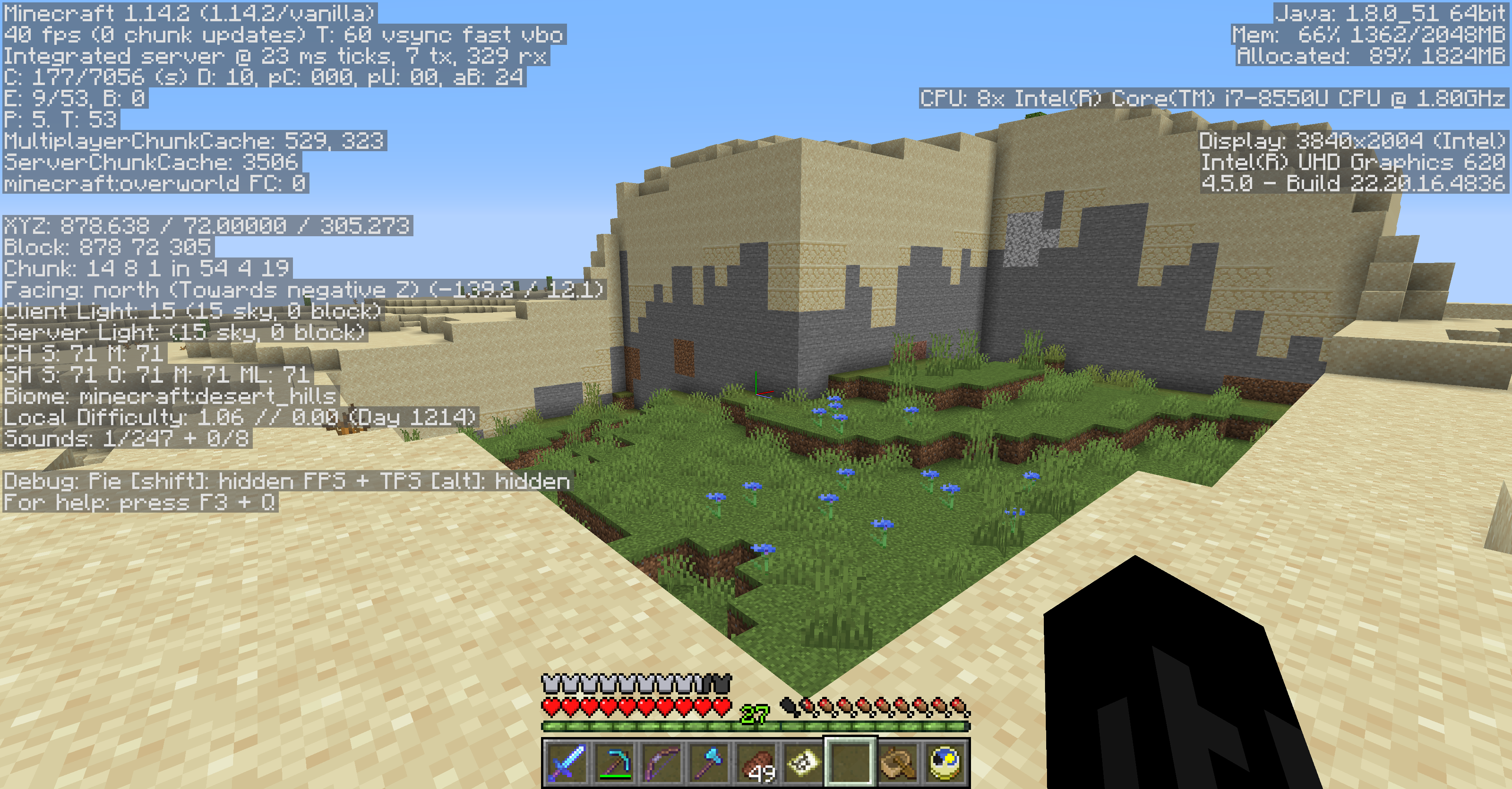
Task: Choose the clock in the hotbar
Action: point(945,762)
